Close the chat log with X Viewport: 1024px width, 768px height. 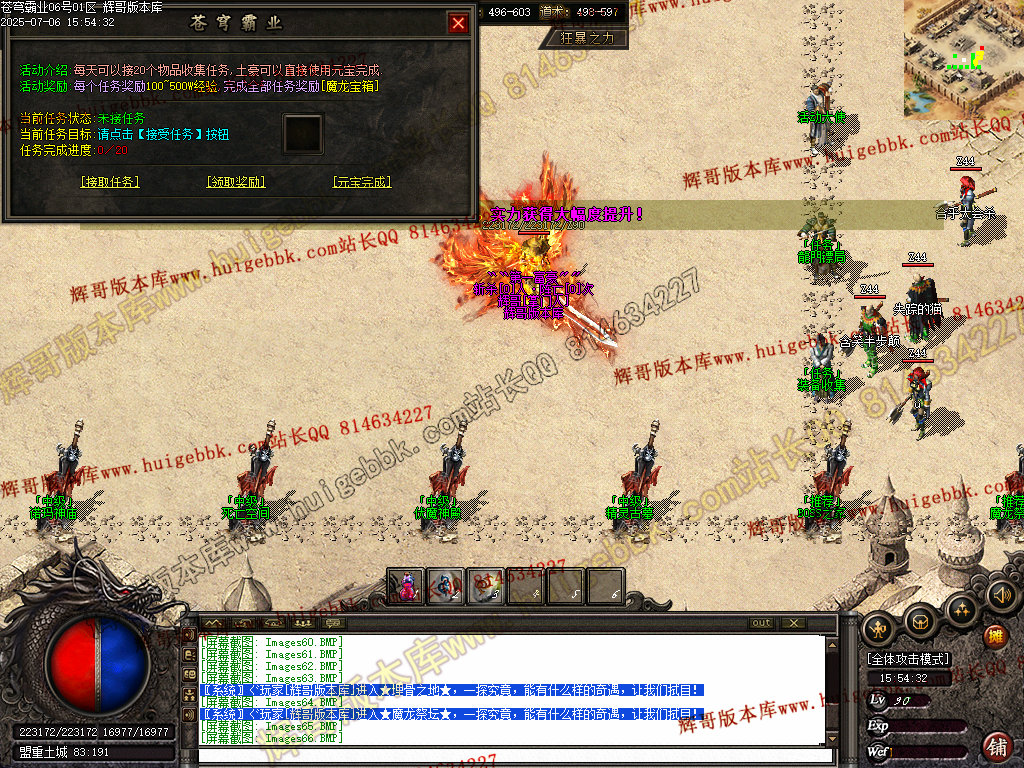coord(793,623)
